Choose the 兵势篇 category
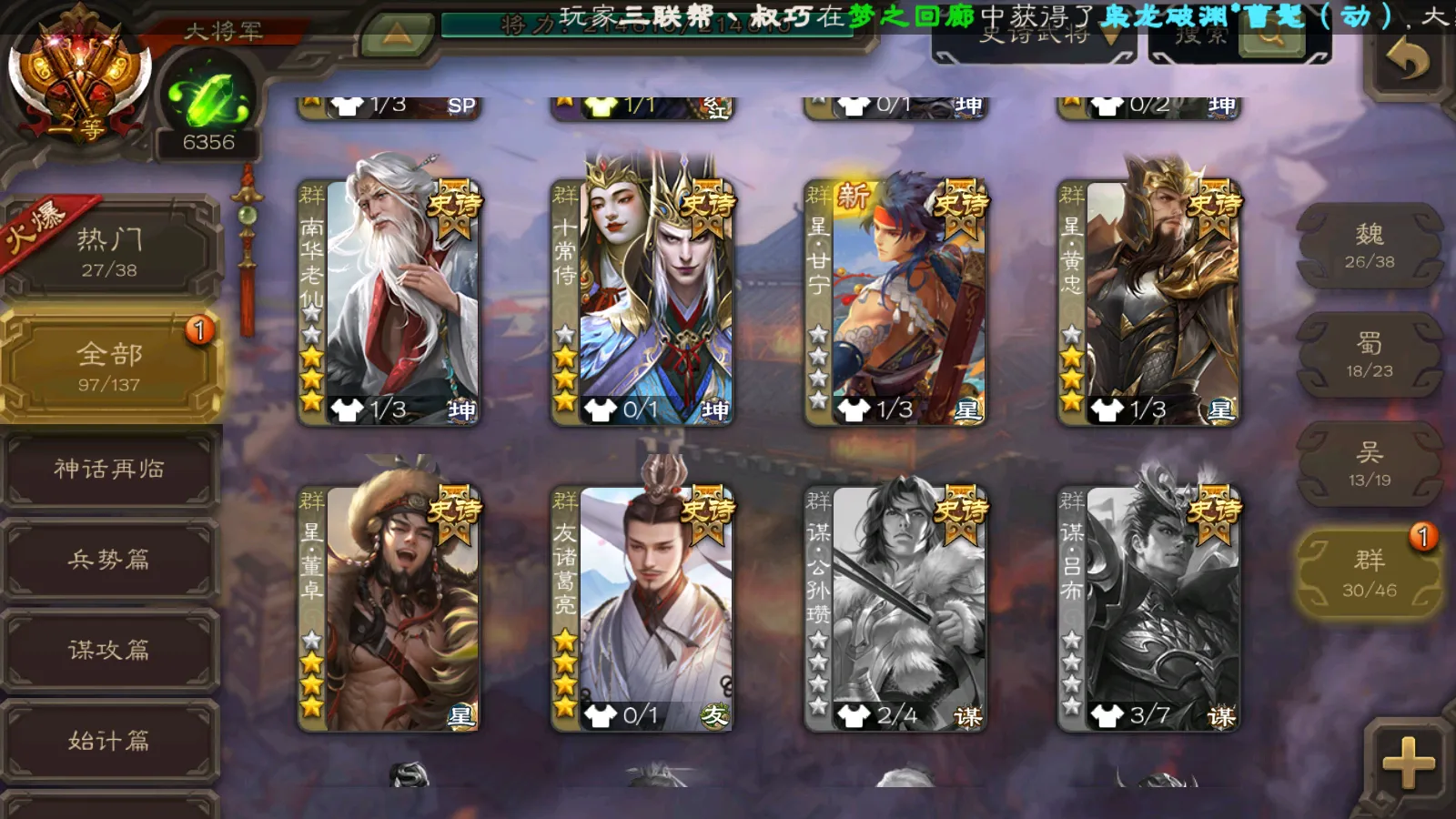Screen dimensions: 1456x819 click(109, 559)
